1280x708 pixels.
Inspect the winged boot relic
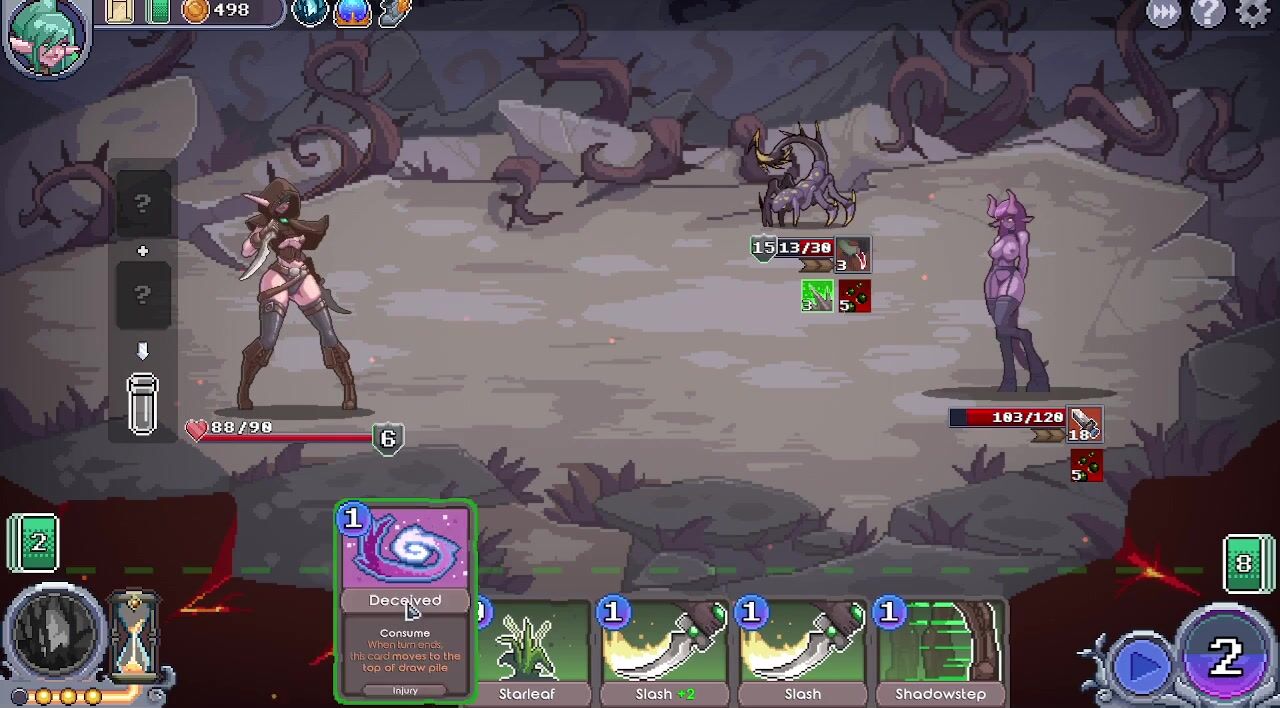click(x=395, y=12)
